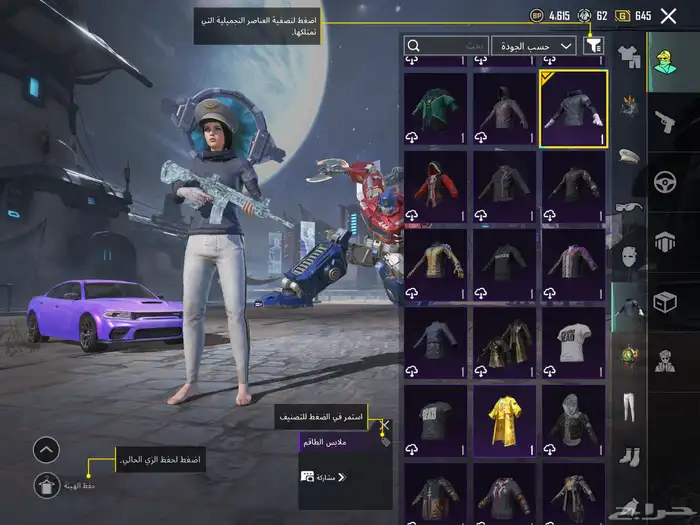Click the item search box
Viewport: 700px width, 525px height.
[447, 45]
